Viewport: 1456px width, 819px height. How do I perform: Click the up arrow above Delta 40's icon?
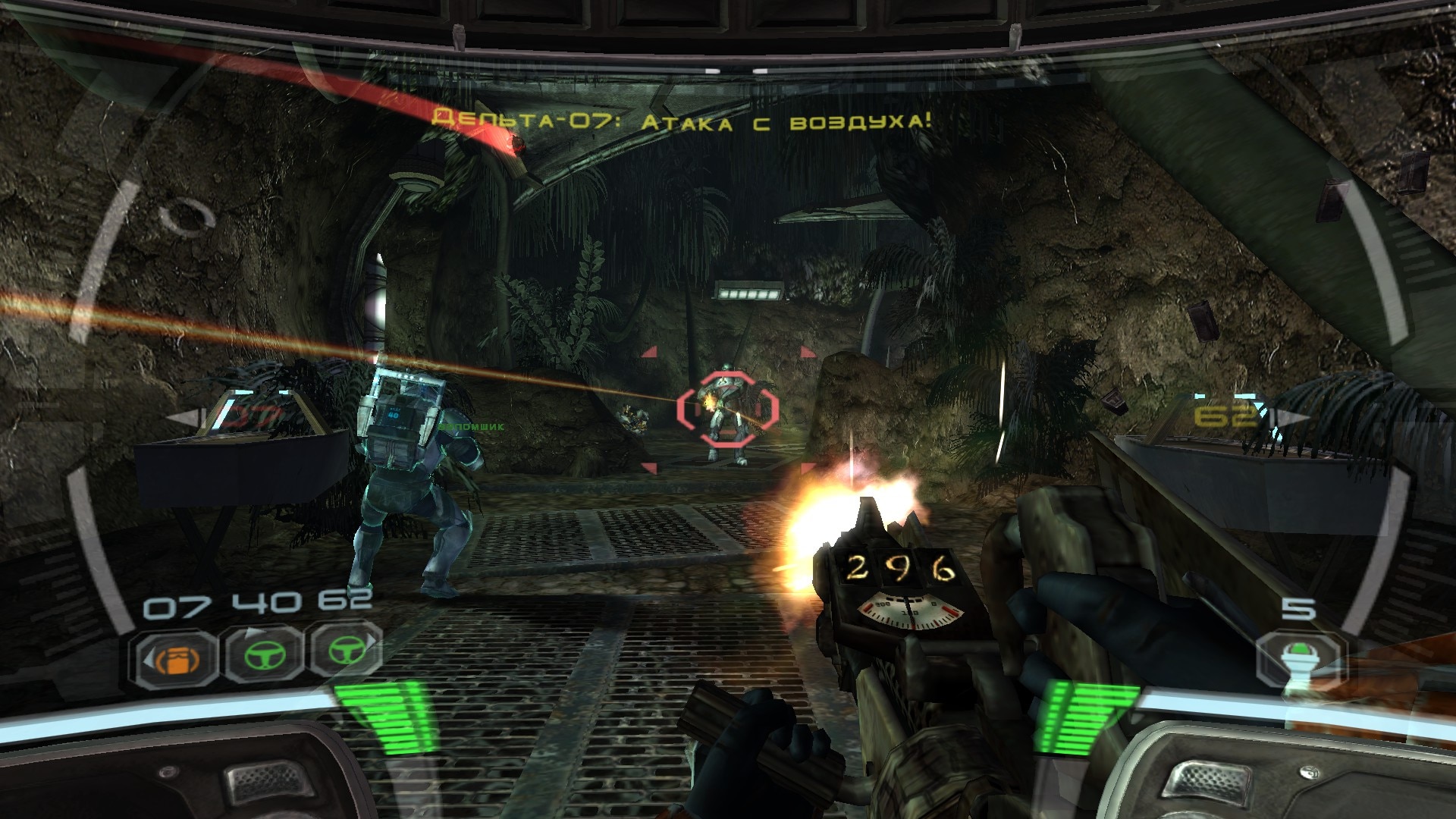256,631
